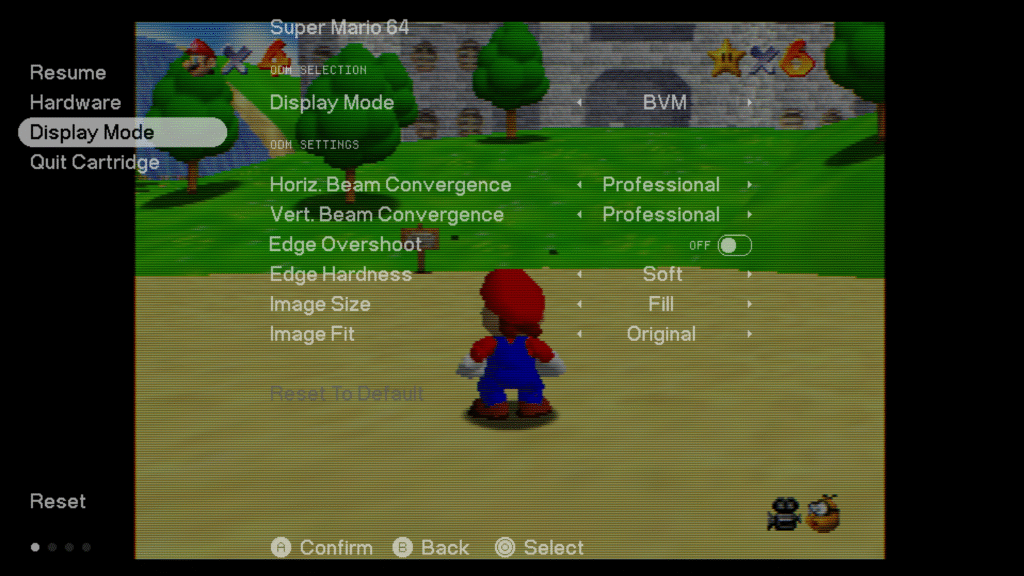Open the Hardware menu entry

75,103
